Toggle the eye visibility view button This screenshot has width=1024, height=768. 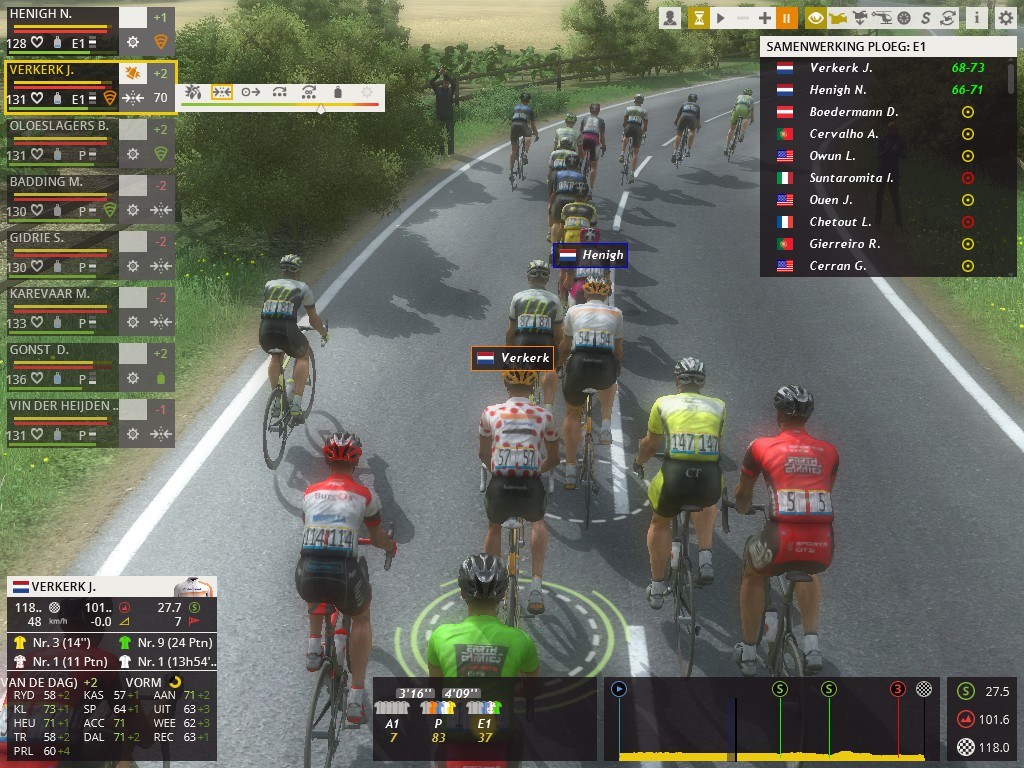click(x=816, y=18)
